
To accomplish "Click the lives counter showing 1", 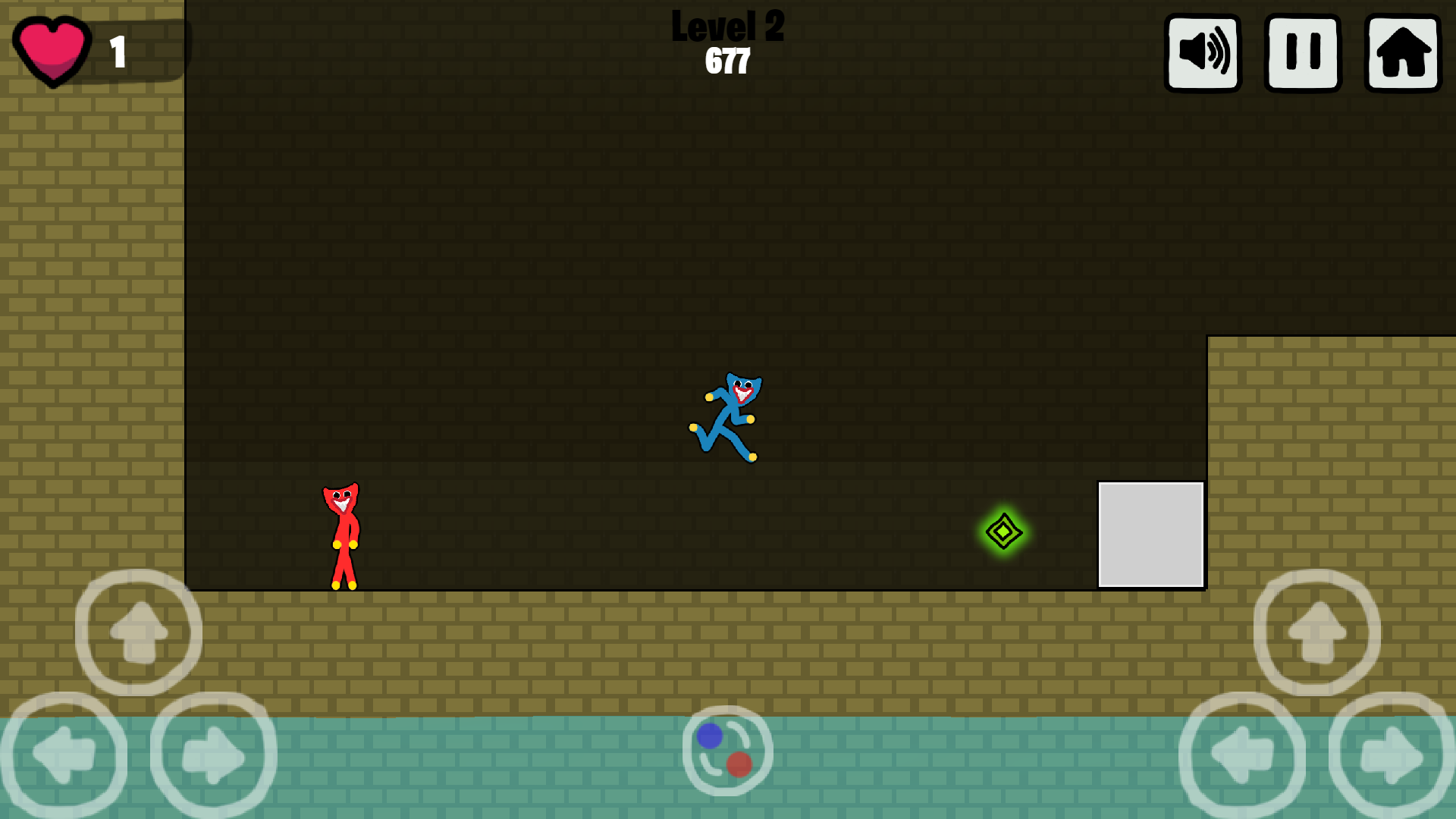I will 118,52.
